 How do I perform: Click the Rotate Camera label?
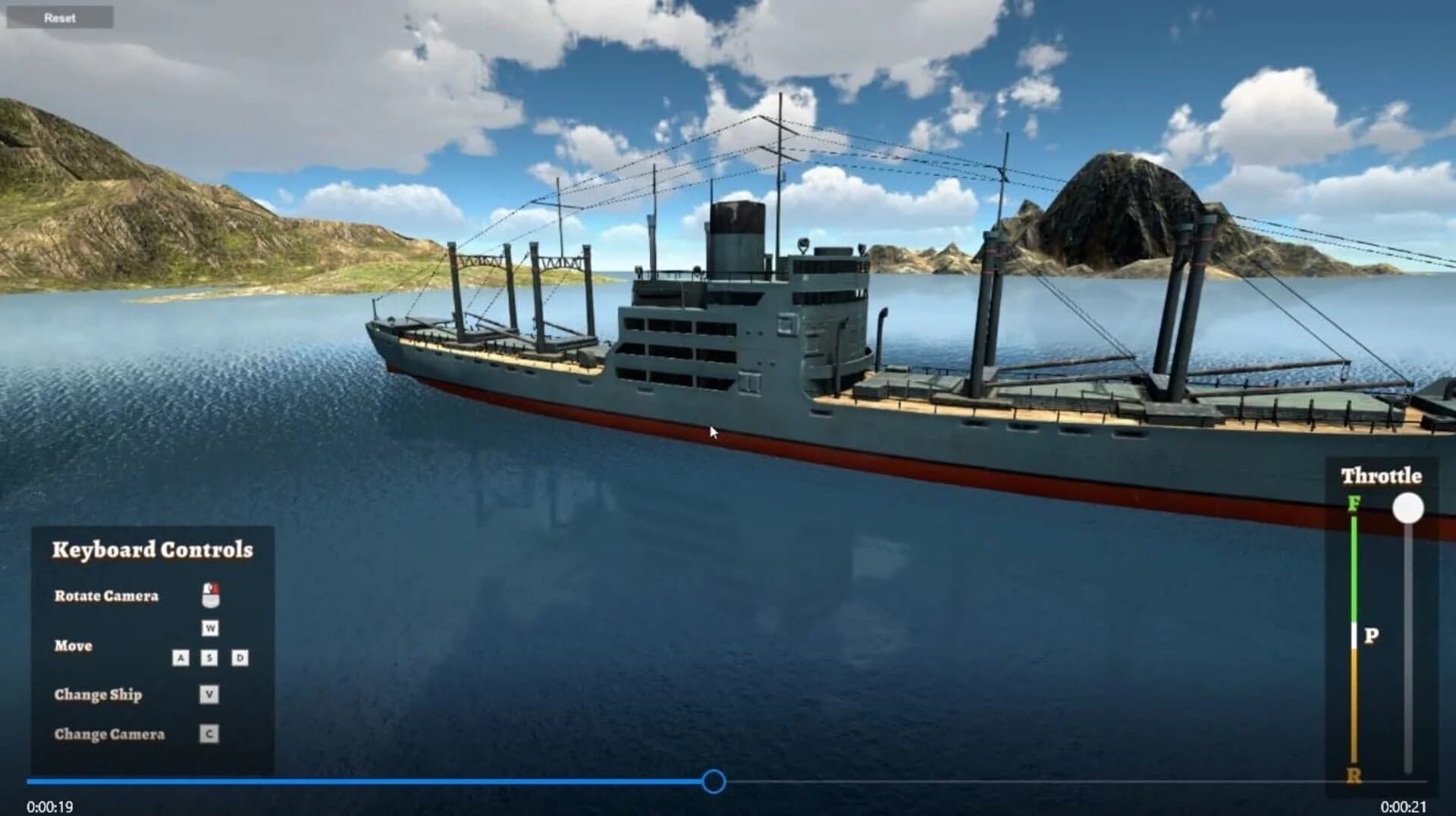tap(108, 596)
